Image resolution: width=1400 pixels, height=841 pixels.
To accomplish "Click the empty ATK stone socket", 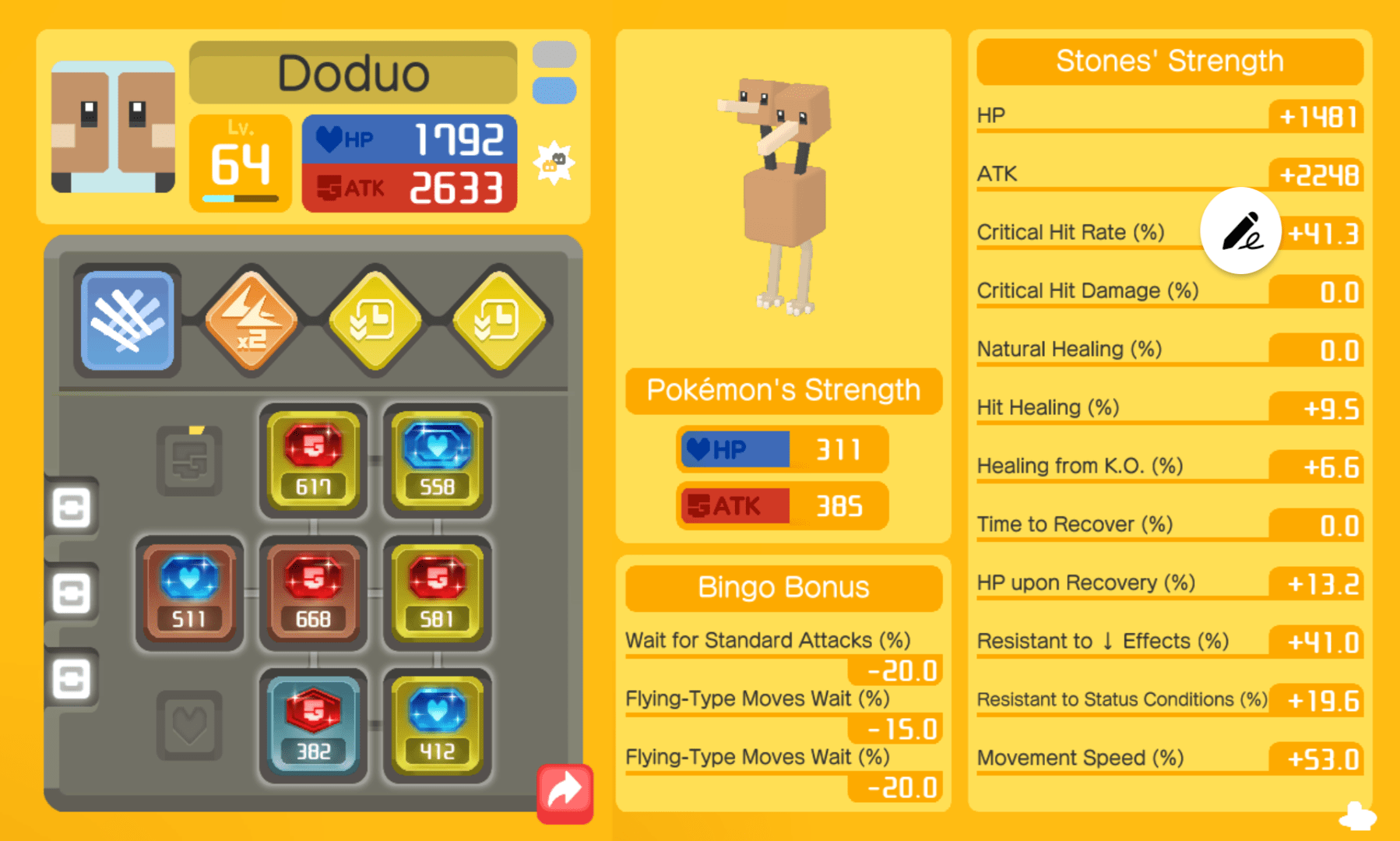I will 189,461.
